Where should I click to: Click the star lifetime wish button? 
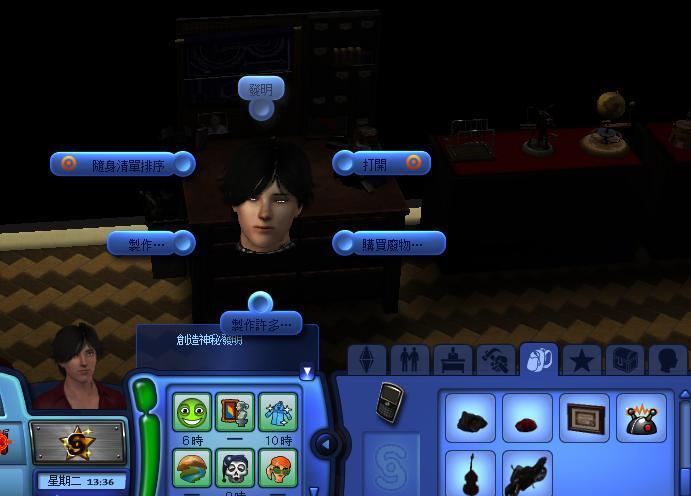(78, 442)
